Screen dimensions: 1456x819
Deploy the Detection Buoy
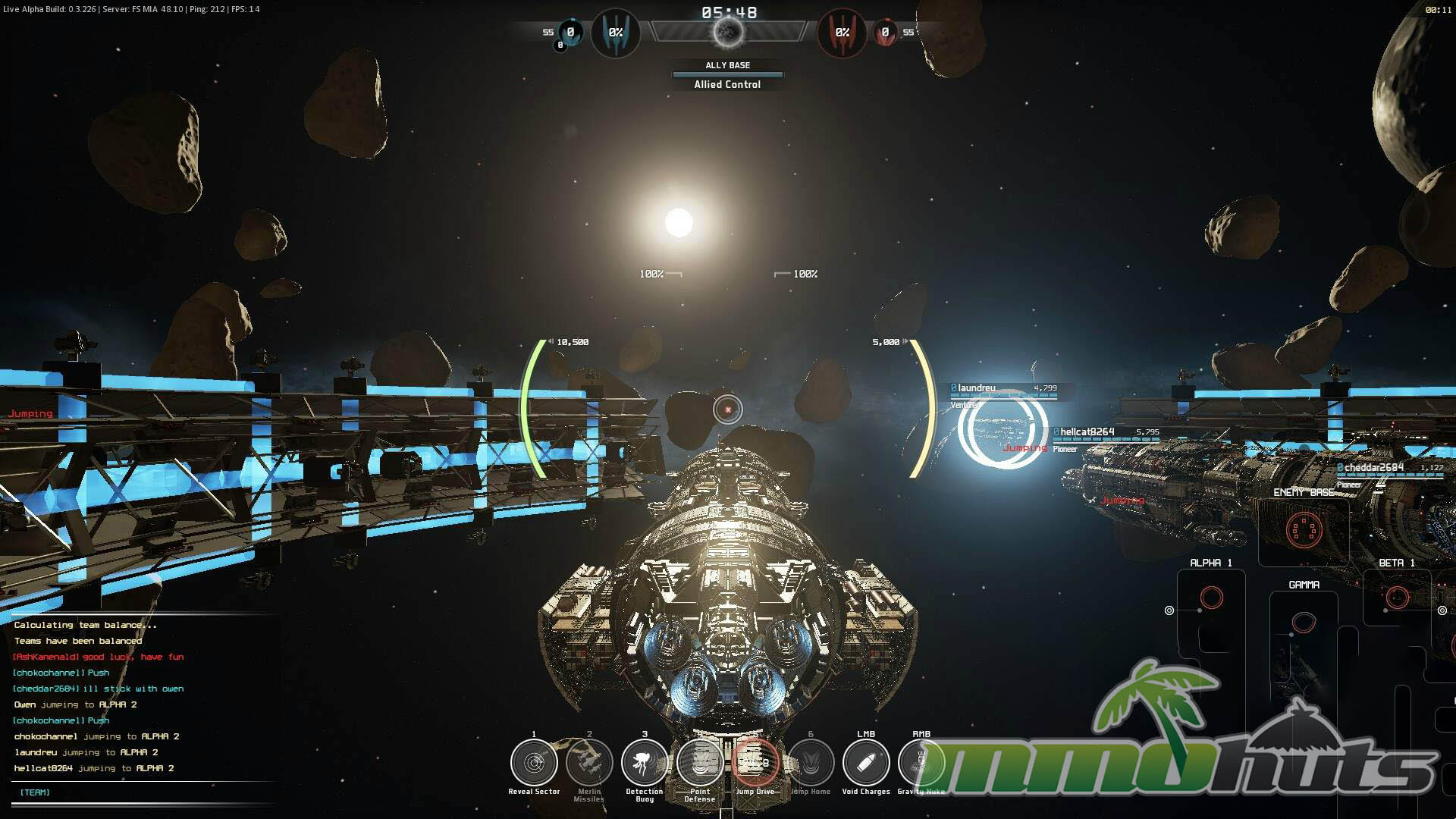point(645,763)
